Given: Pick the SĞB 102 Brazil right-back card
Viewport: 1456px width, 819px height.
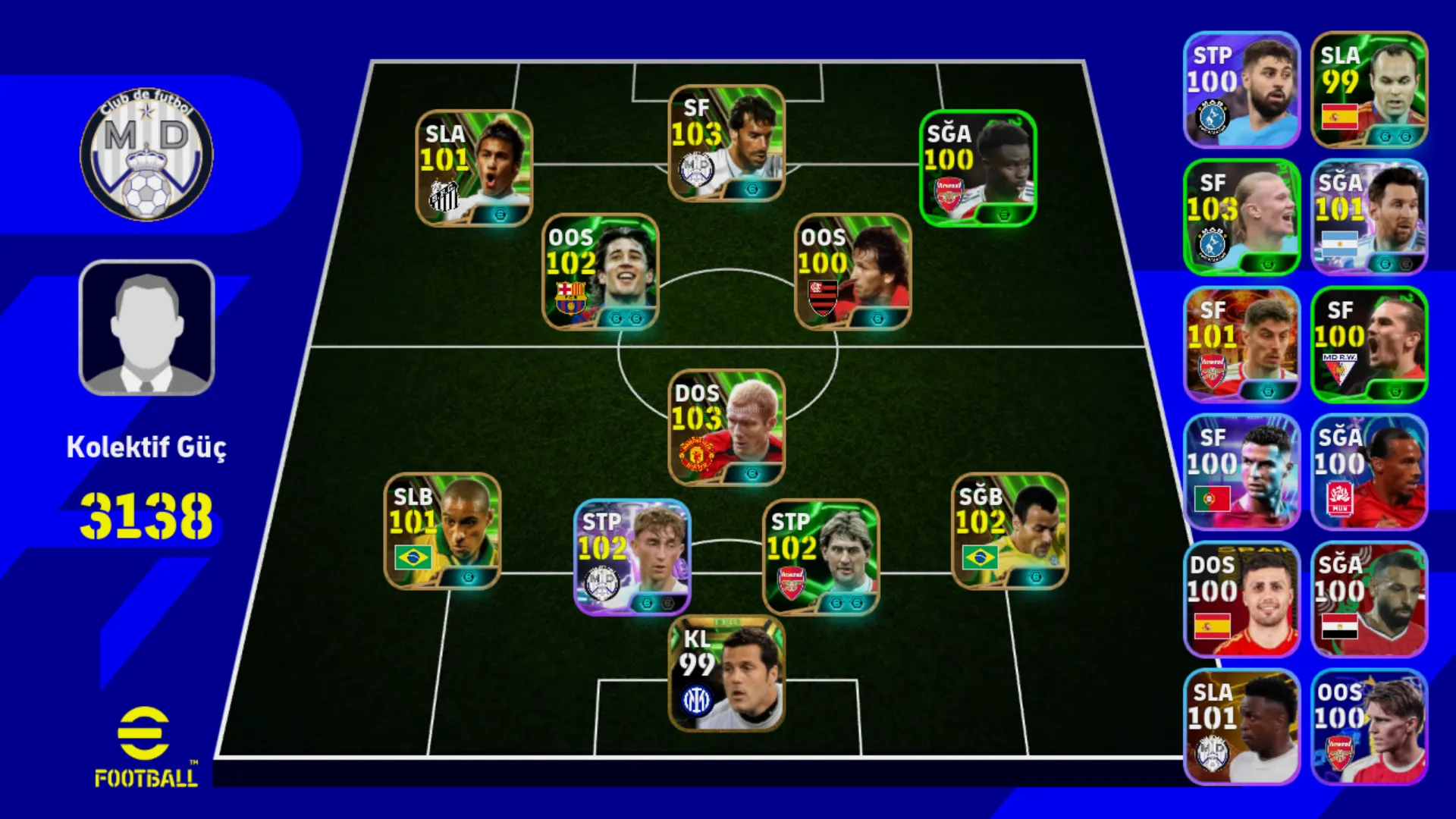Looking at the screenshot, I should tap(1009, 531).
